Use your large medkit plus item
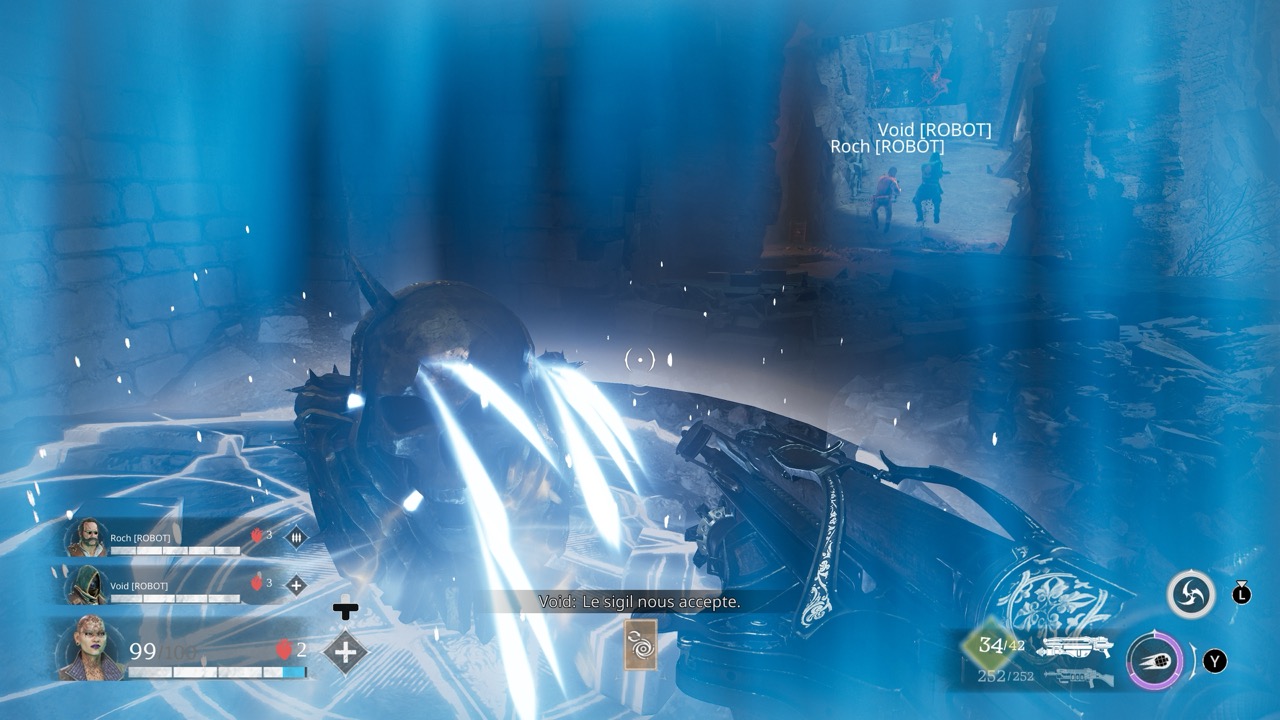This screenshot has height=720, width=1280. tap(345, 652)
